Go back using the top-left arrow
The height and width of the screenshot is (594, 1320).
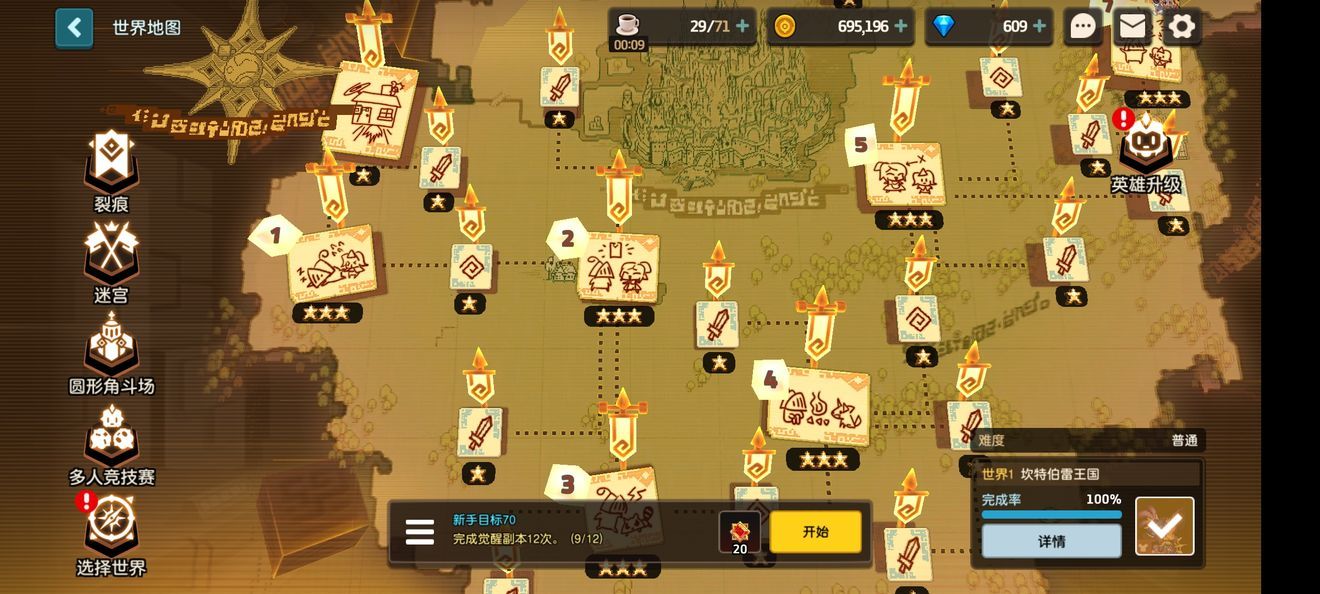point(74,28)
